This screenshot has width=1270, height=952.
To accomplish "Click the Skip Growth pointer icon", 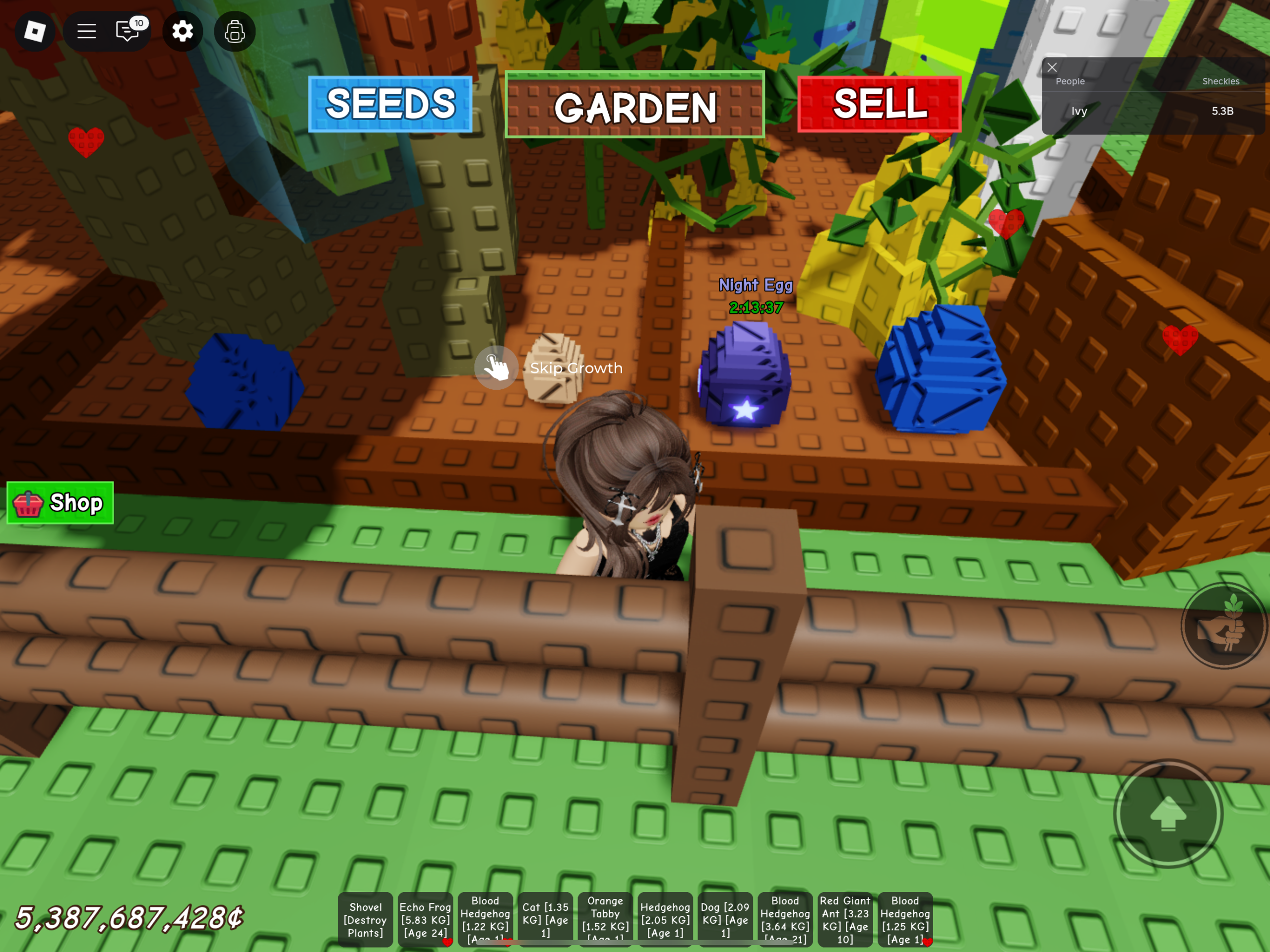I will [496, 368].
